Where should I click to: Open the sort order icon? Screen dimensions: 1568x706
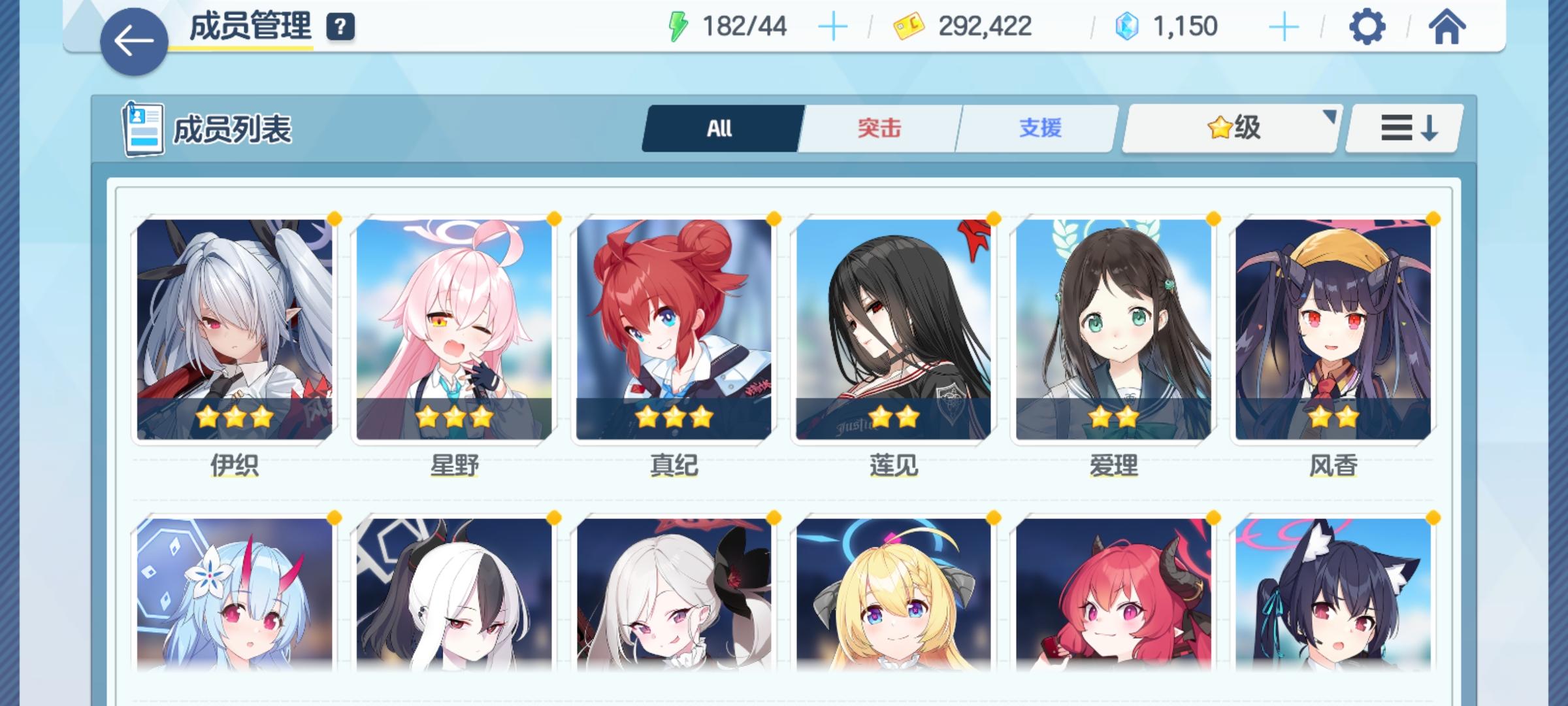tap(1403, 129)
